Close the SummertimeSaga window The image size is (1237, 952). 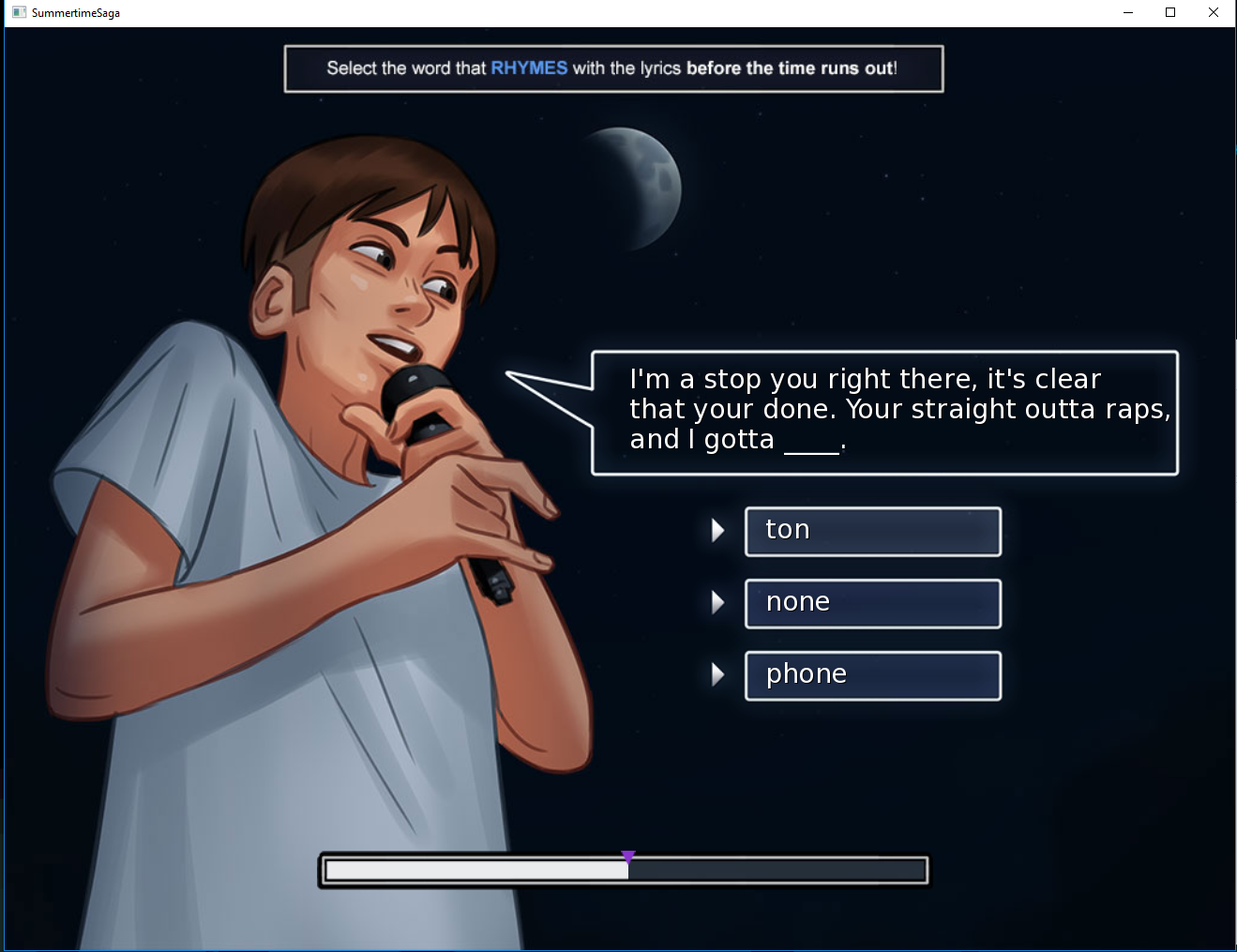tap(1213, 12)
